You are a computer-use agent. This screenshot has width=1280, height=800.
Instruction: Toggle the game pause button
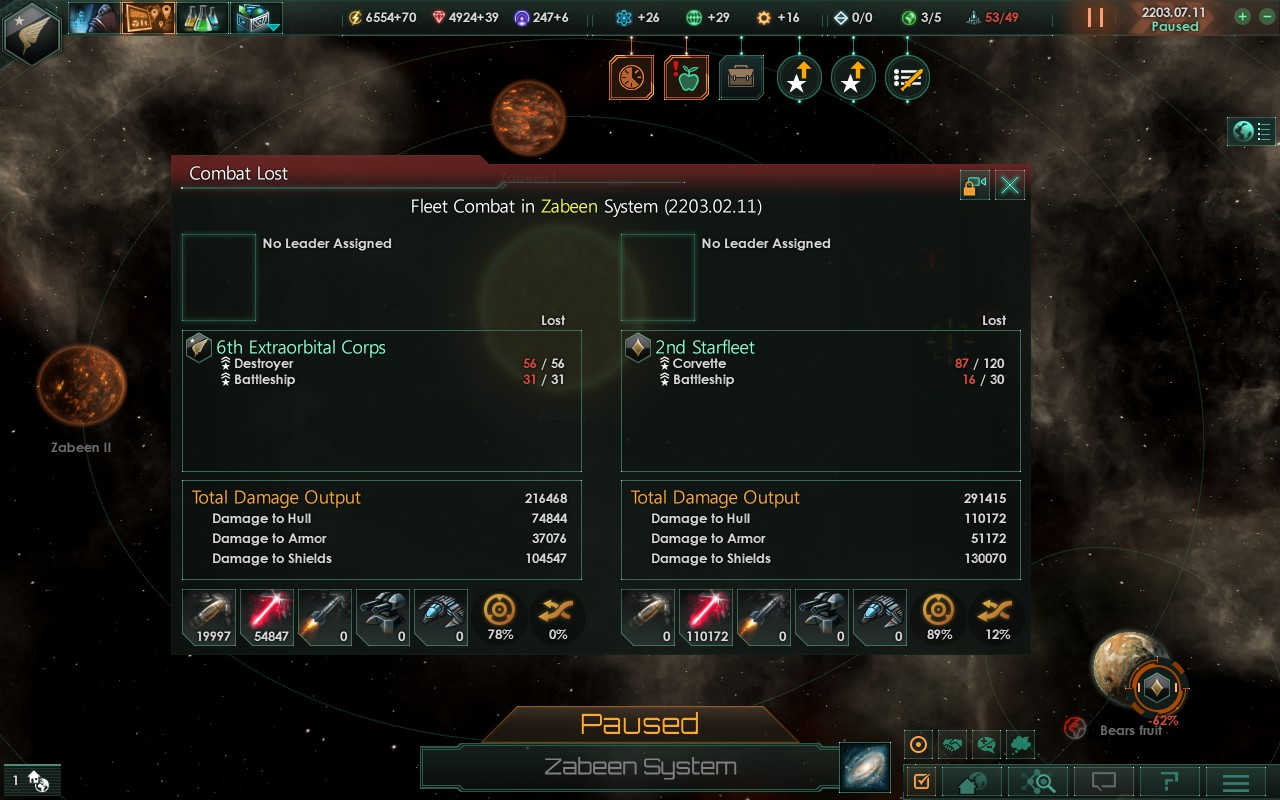pyautogui.click(x=1096, y=17)
